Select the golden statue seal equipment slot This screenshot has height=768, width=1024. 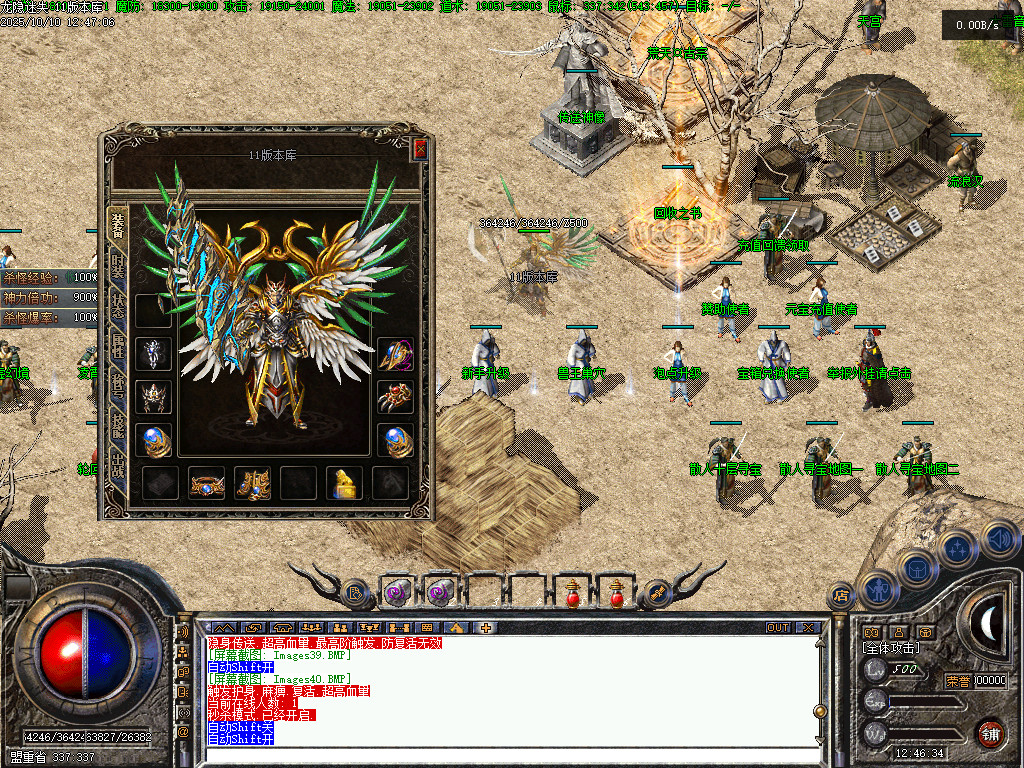pyautogui.click(x=345, y=483)
